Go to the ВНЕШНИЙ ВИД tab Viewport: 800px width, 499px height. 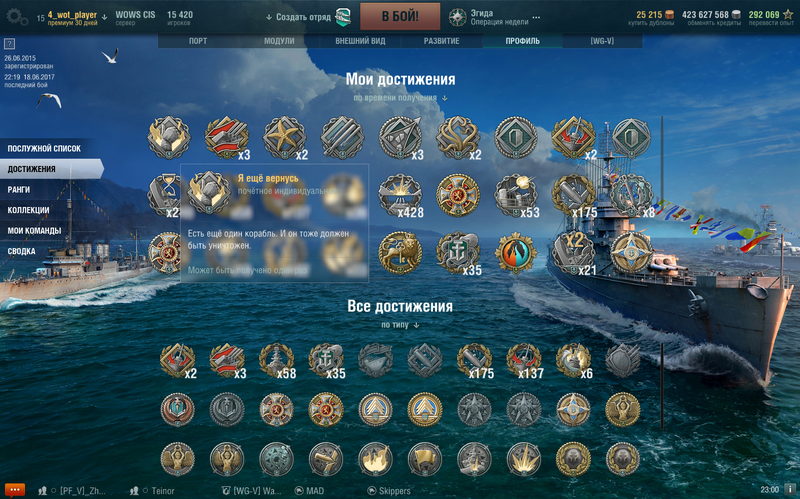pyautogui.click(x=360, y=41)
